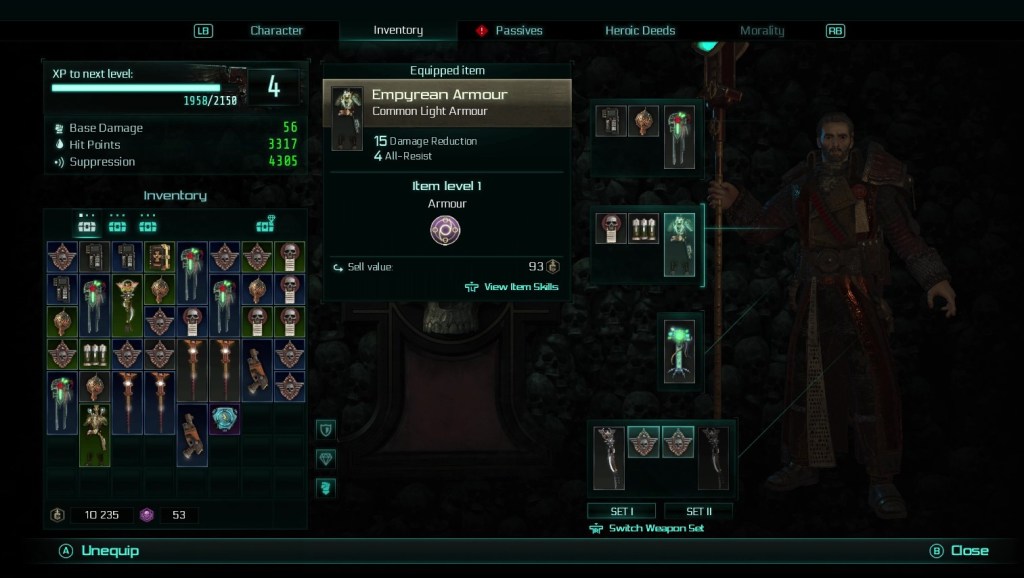Open the Passives tab
Screen dimensions: 1024x578
coord(518,31)
